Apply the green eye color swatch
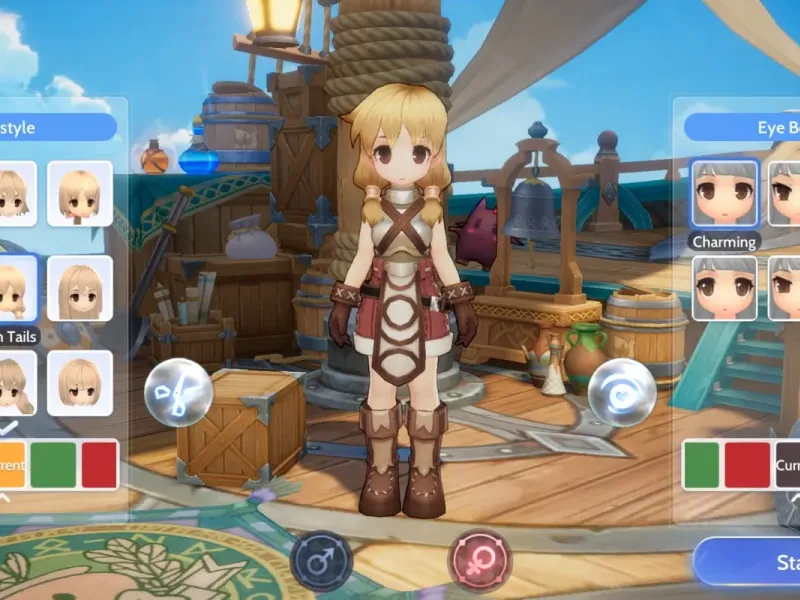This screenshot has height=600, width=800. coord(702,465)
